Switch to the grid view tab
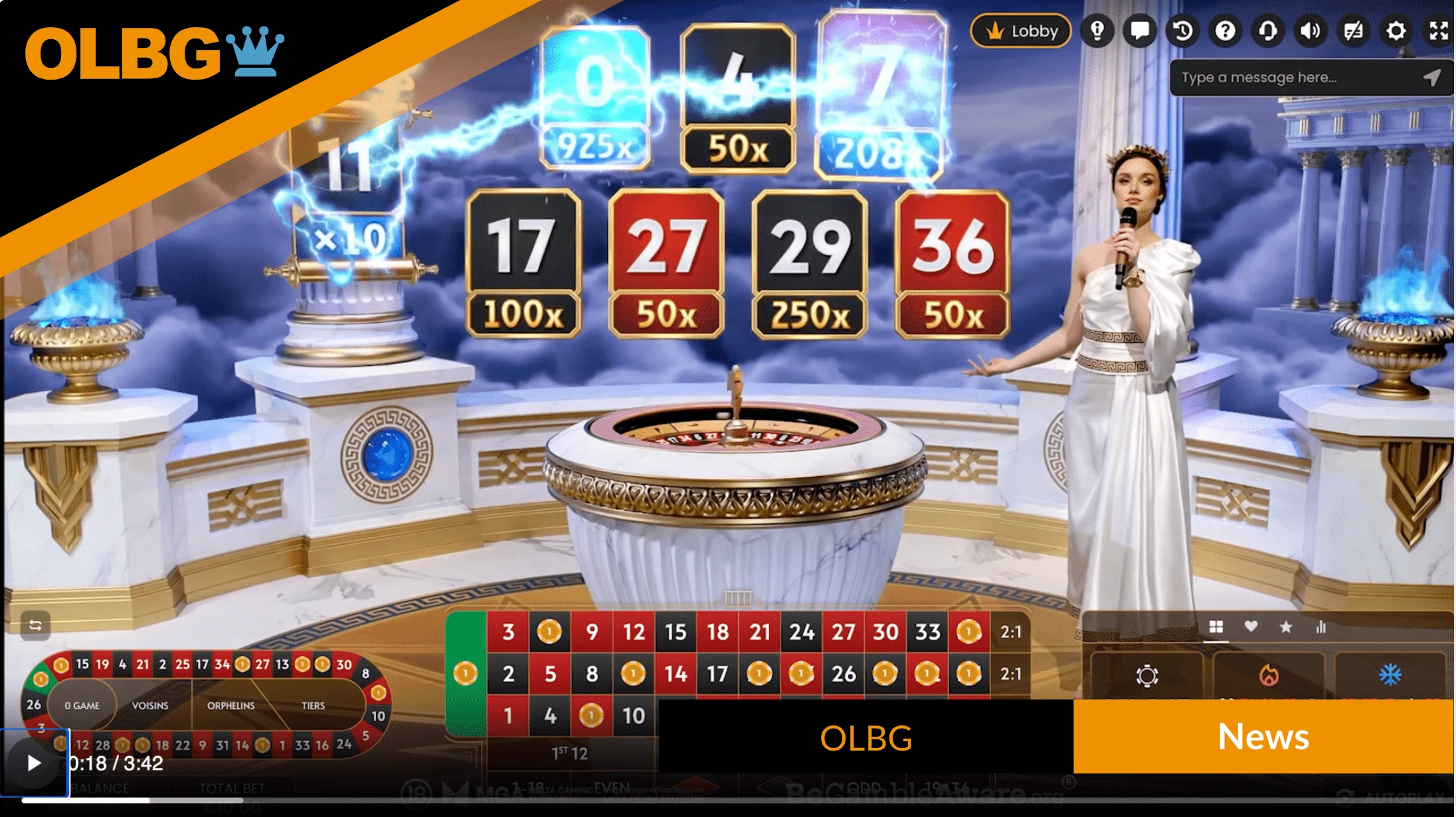Viewport: 1456px width, 817px height. 1217,626
